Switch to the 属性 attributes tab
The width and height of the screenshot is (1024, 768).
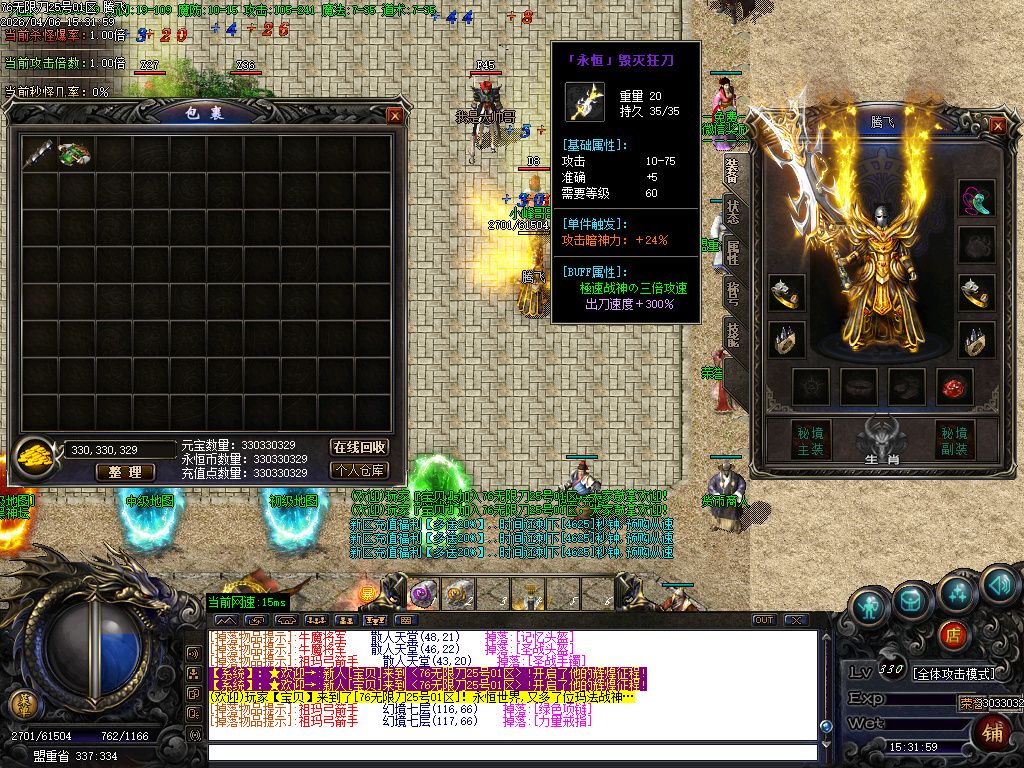click(x=733, y=252)
